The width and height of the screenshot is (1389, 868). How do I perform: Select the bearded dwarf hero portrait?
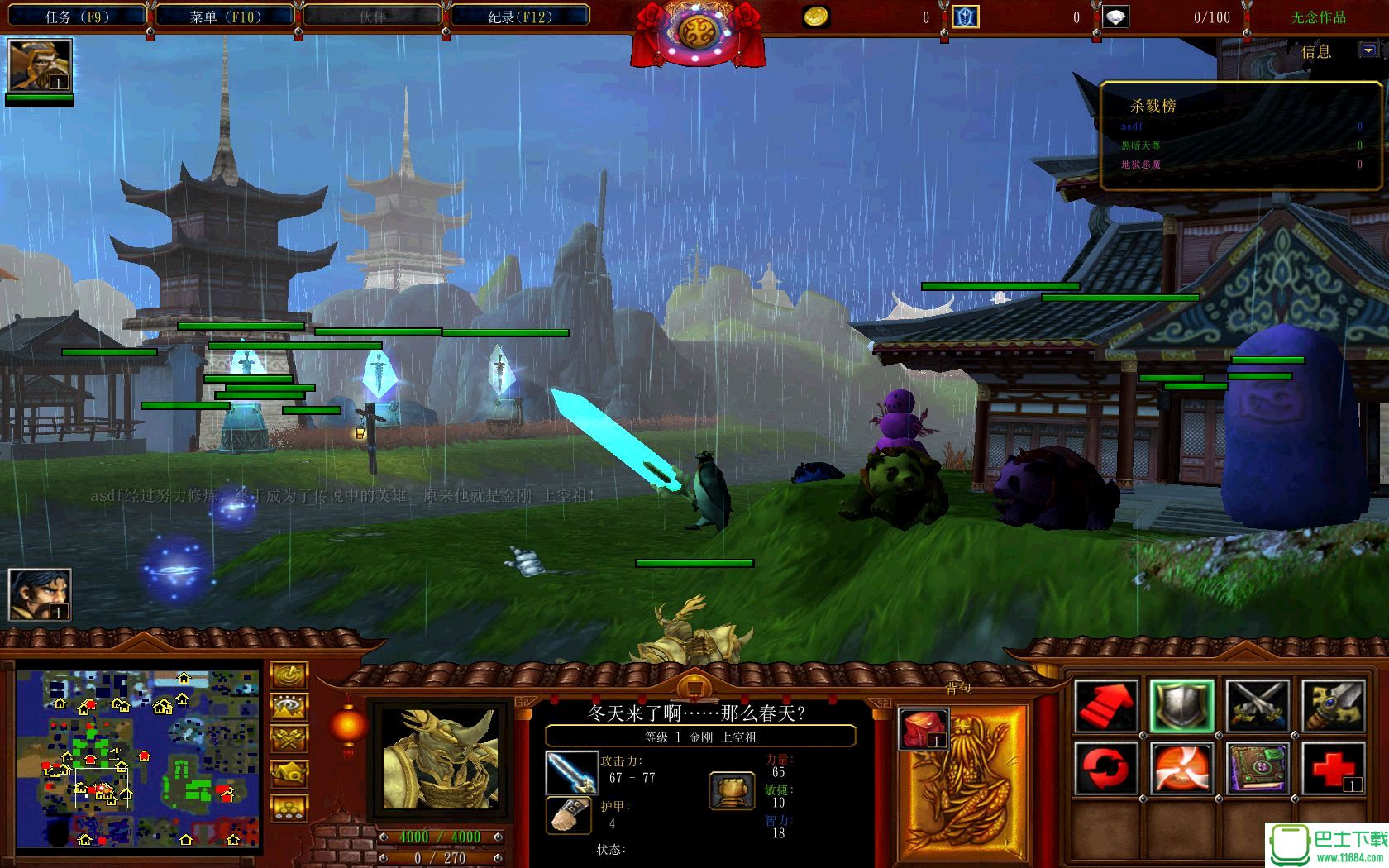click(x=39, y=65)
